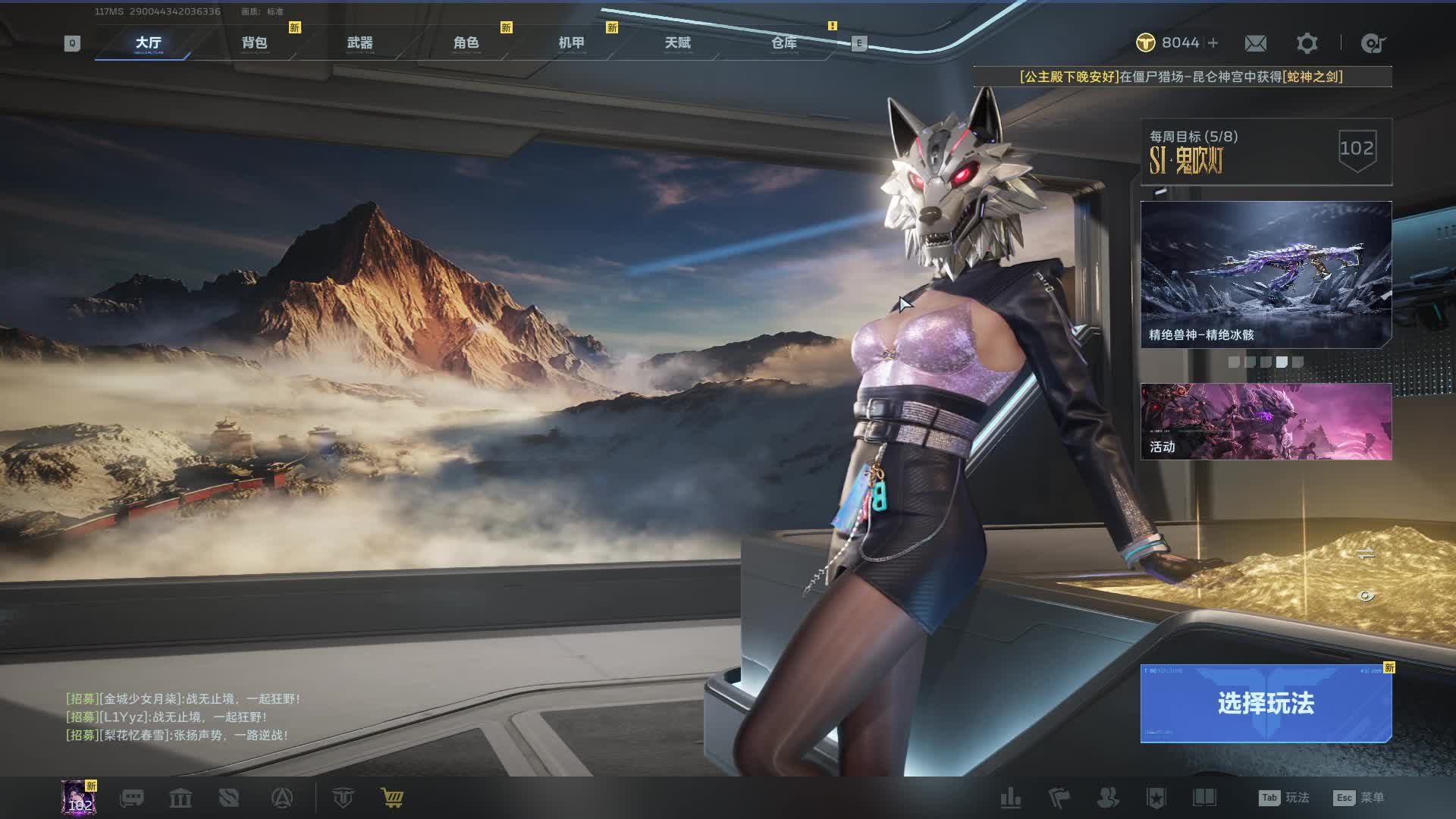
Task: Open the open-book codex icon
Action: [1204, 798]
